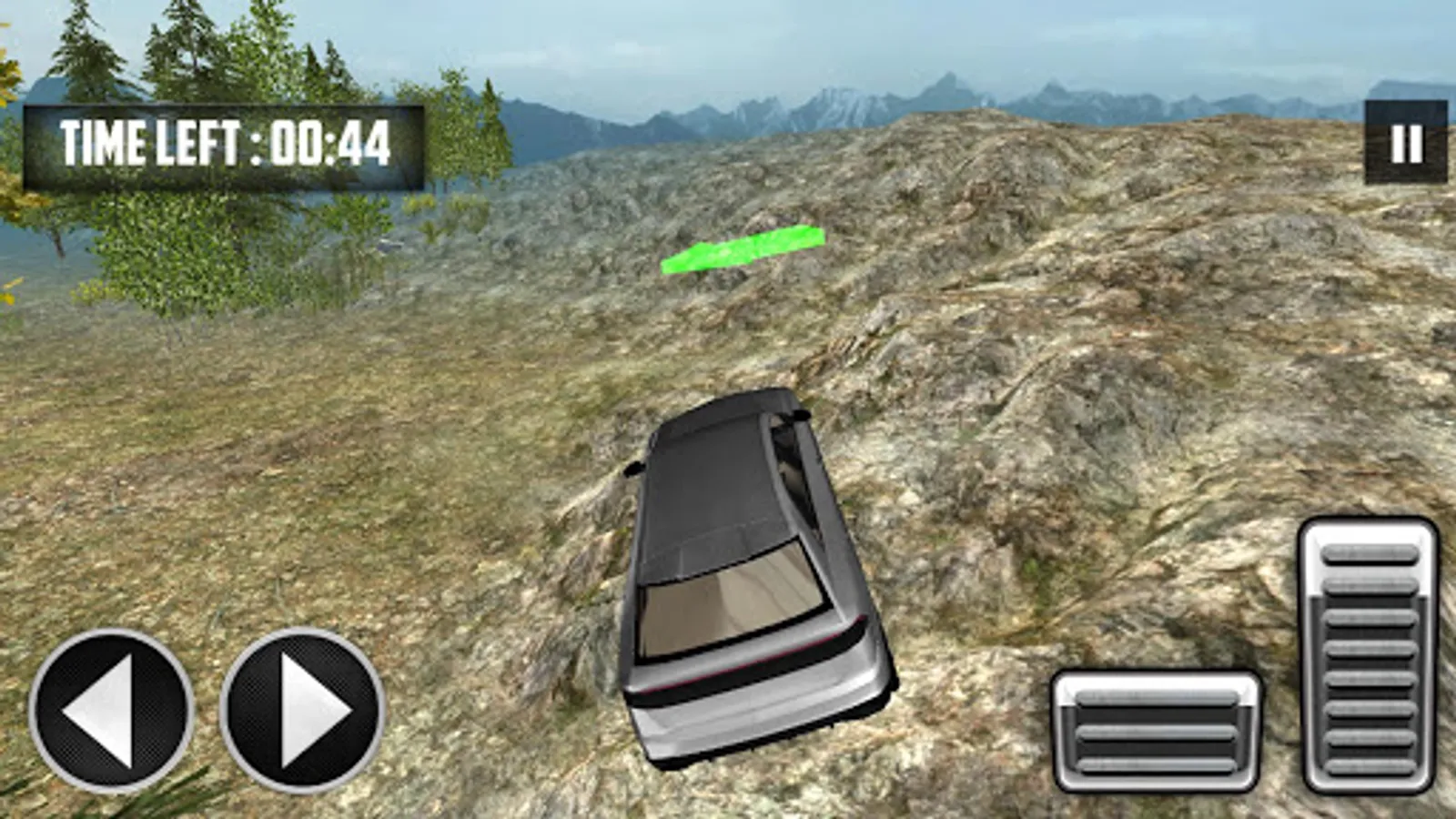Pause the game with the pause button
1456x819 pixels.
1406,143
